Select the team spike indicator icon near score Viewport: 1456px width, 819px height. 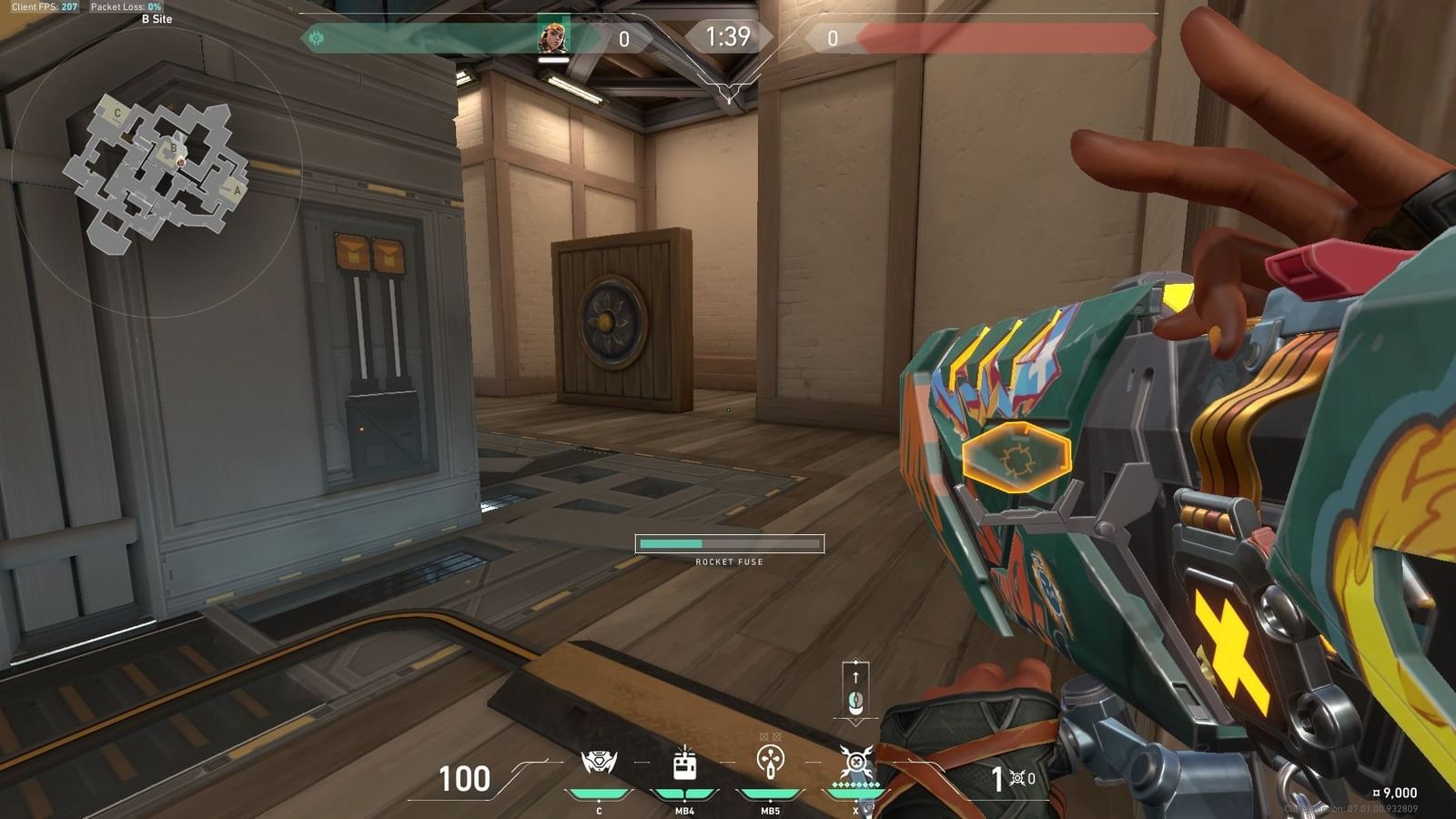(x=316, y=38)
